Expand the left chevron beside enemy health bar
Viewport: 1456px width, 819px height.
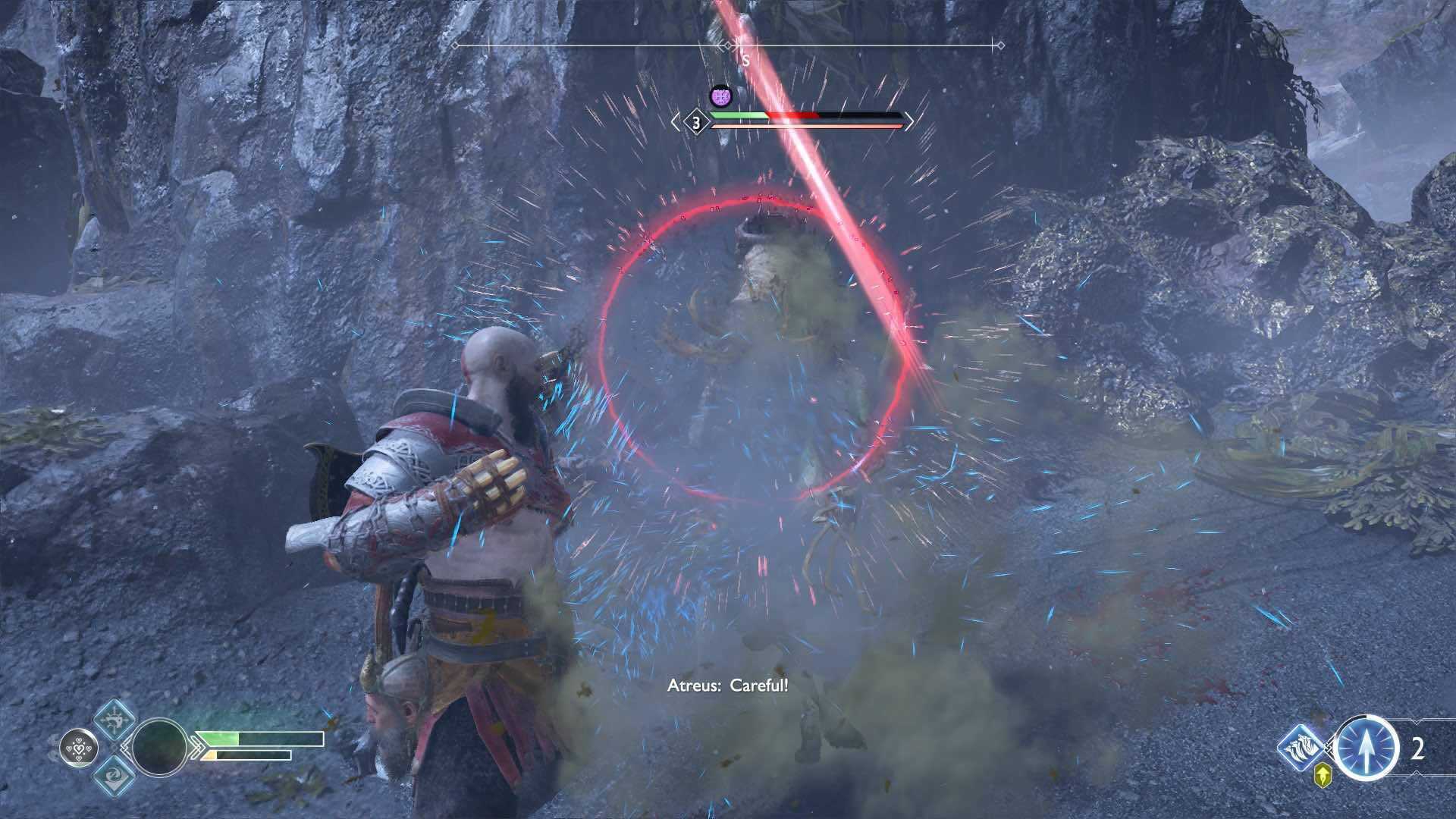coord(675,120)
